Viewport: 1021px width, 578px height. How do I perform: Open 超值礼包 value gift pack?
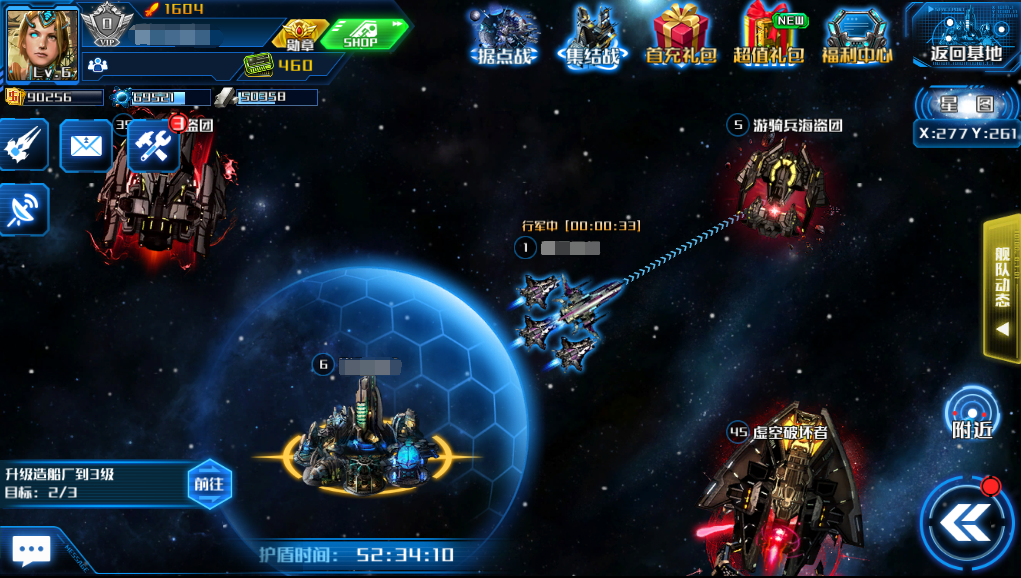coord(769,36)
